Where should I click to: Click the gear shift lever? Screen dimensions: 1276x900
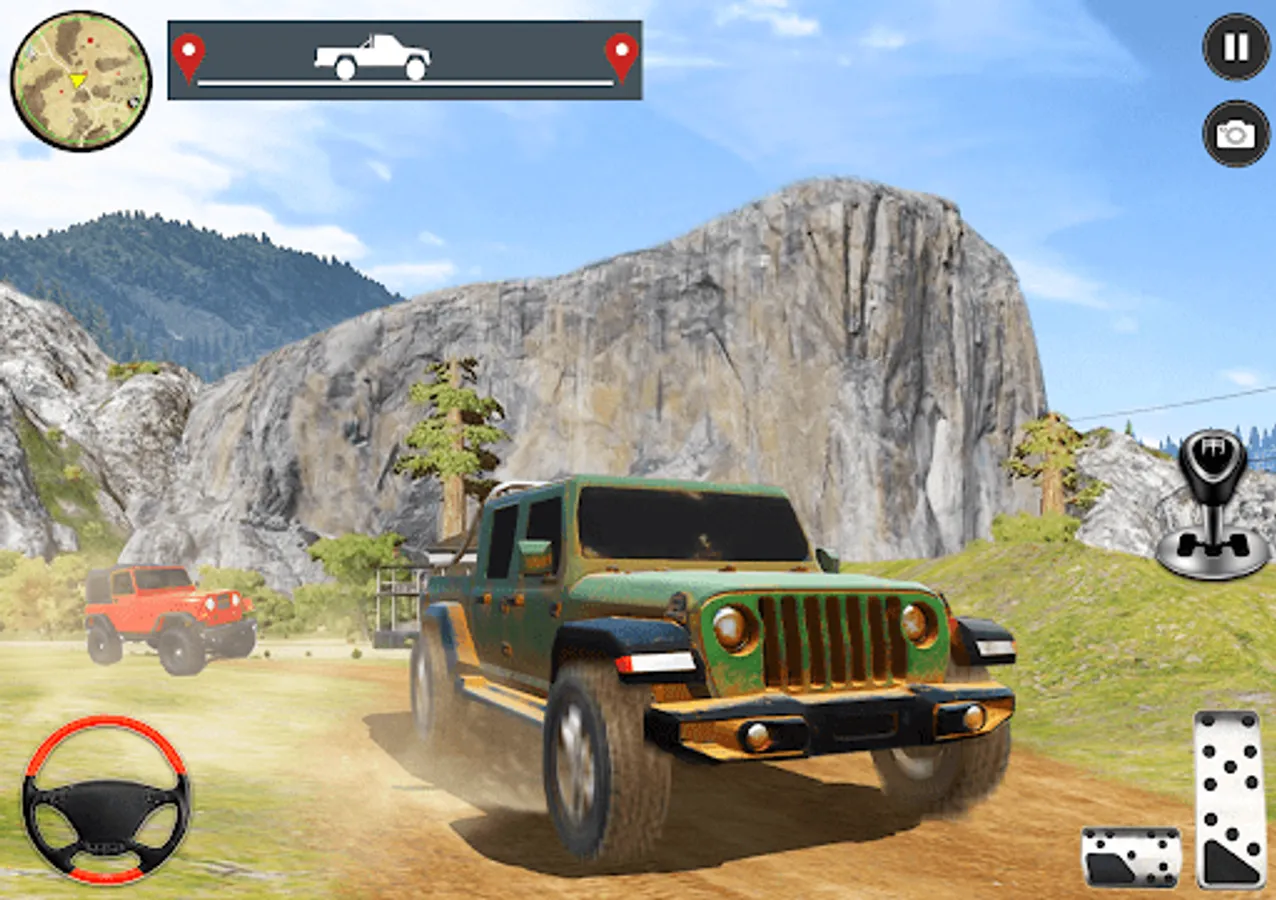1213,506
